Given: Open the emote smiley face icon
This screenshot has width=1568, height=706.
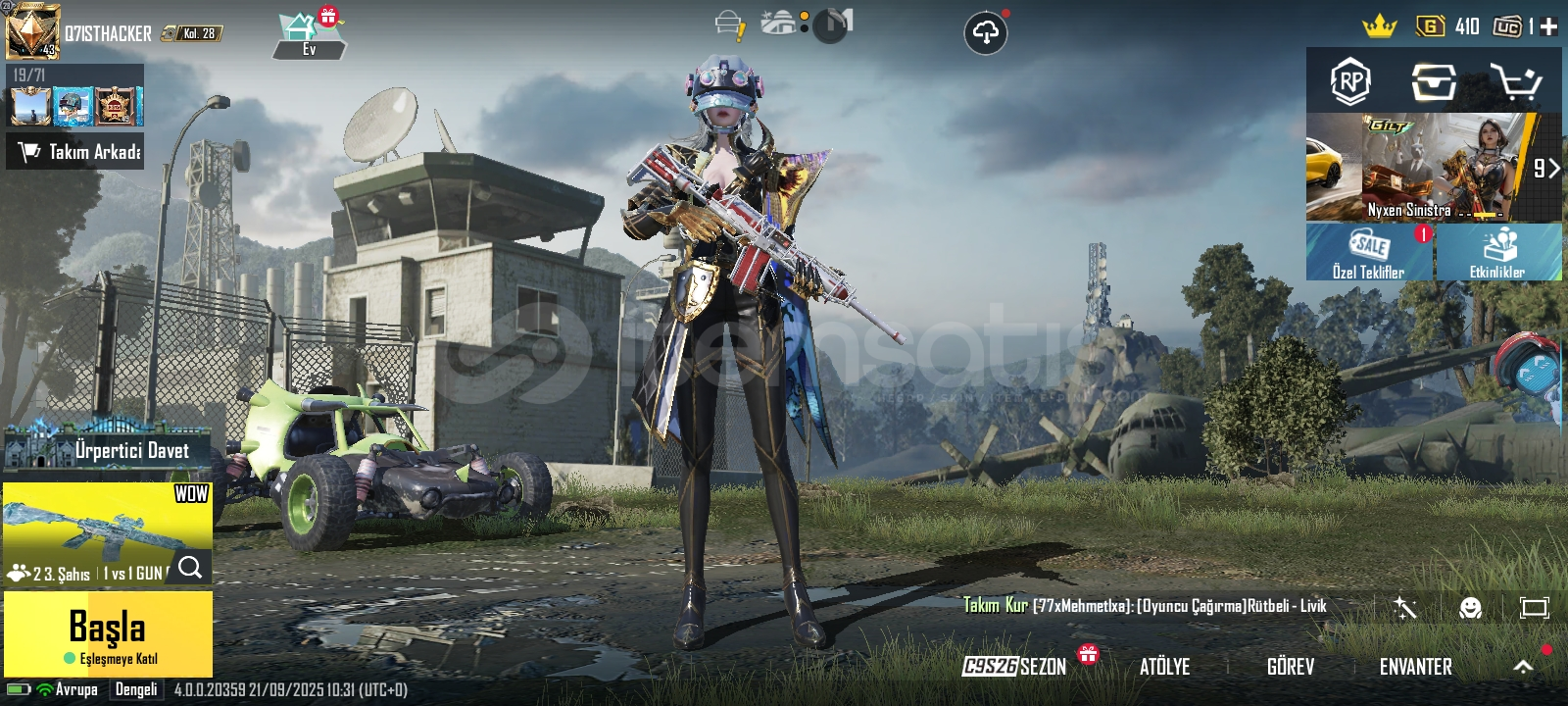Looking at the screenshot, I should [1470, 608].
